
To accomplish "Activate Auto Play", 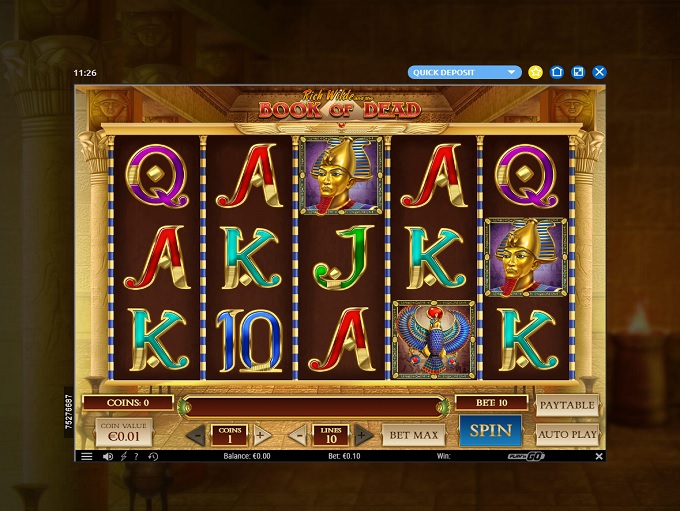I will coord(567,434).
